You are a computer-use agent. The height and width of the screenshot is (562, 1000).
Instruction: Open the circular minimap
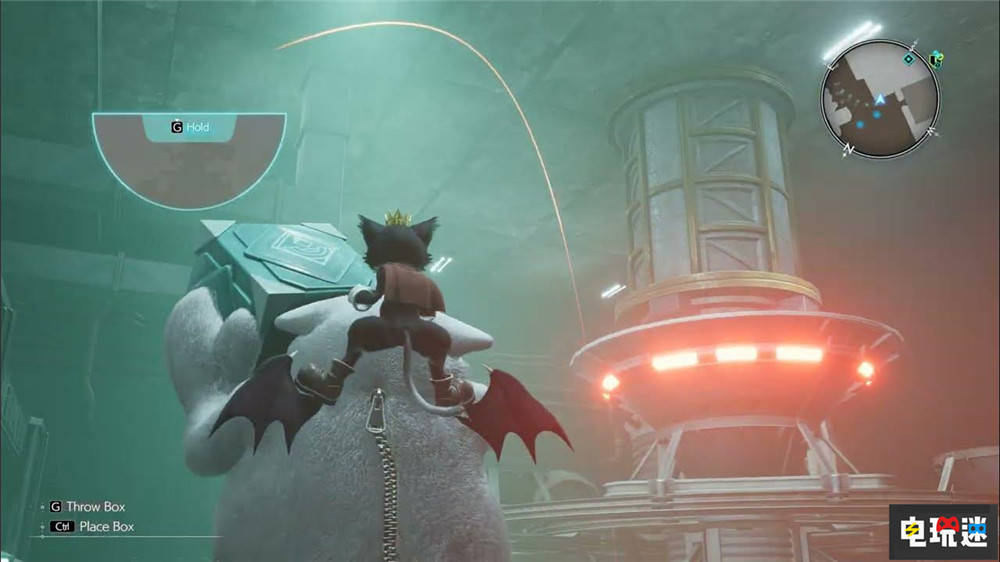tap(880, 97)
